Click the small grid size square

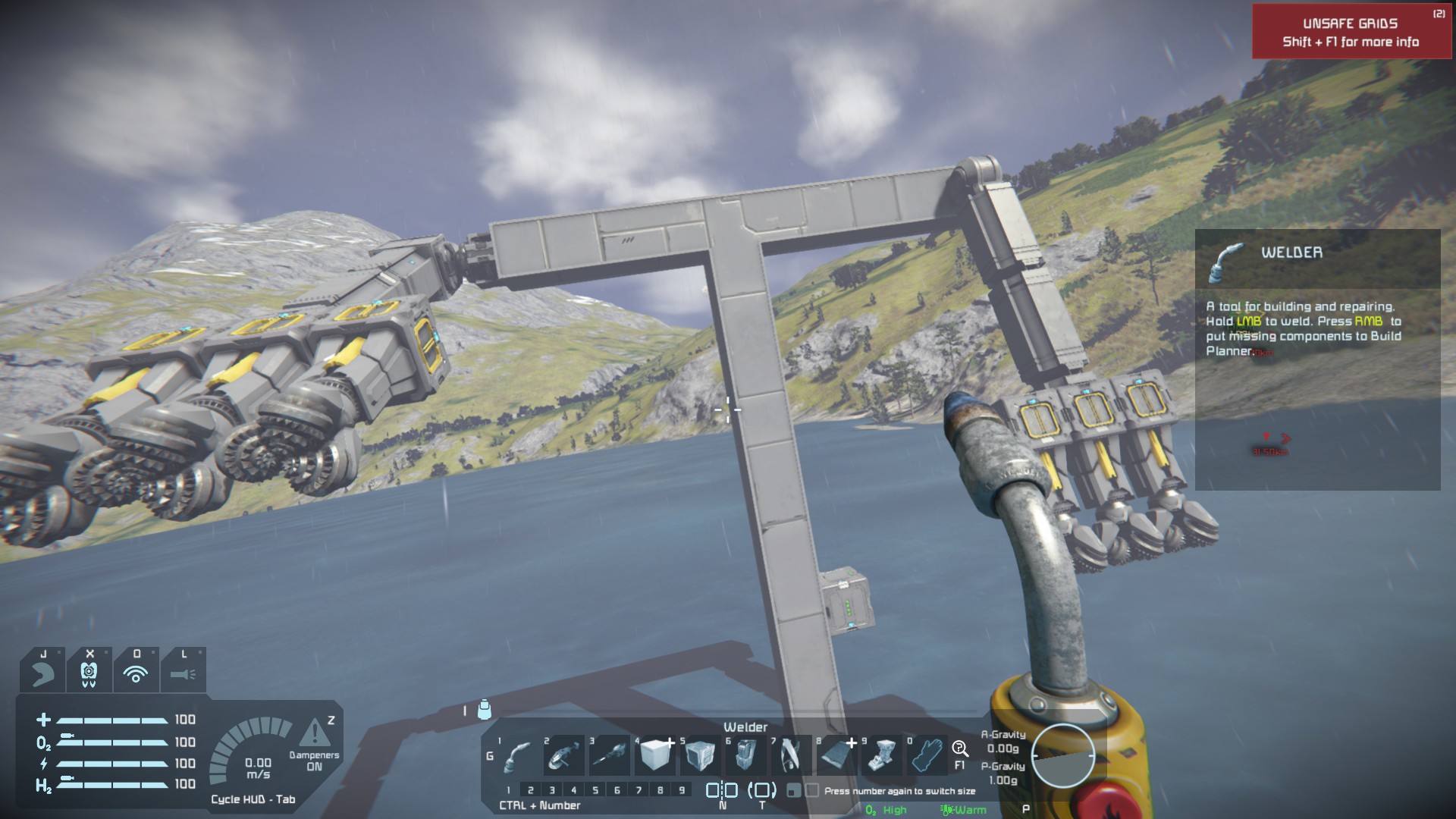point(794,791)
